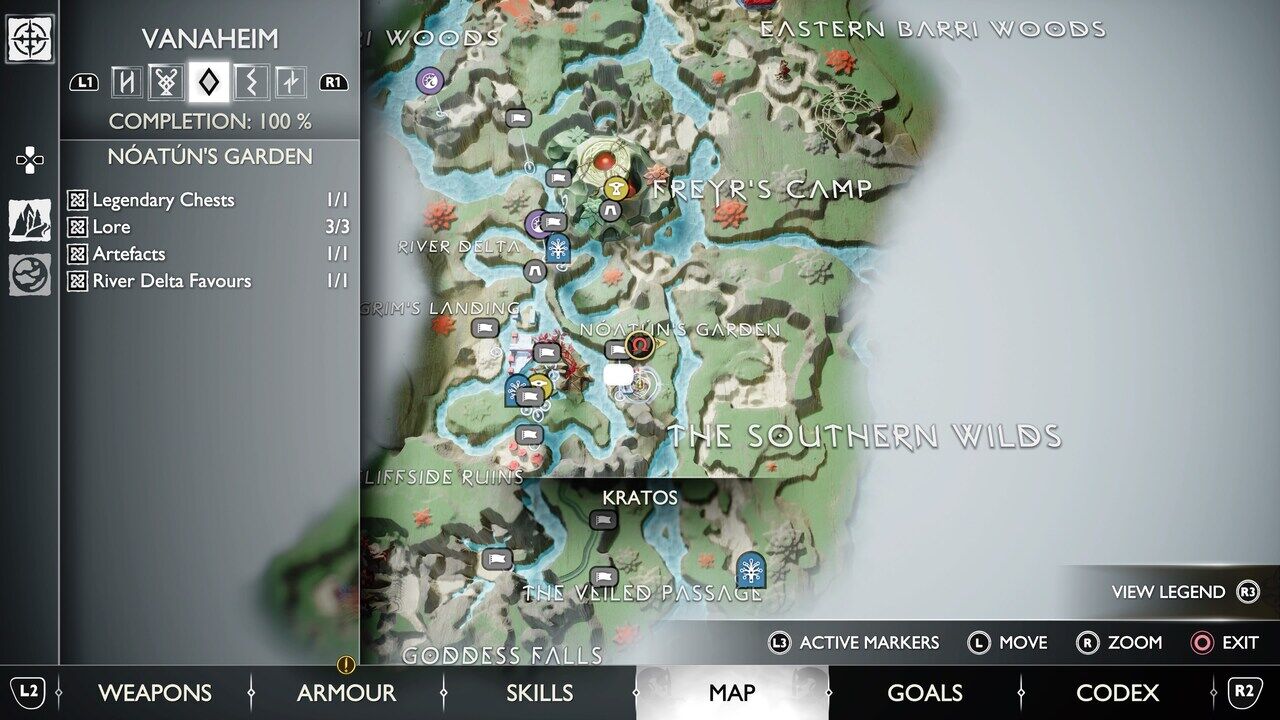
Task: Click the red omega Kratos marker
Action: (x=640, y=345)
